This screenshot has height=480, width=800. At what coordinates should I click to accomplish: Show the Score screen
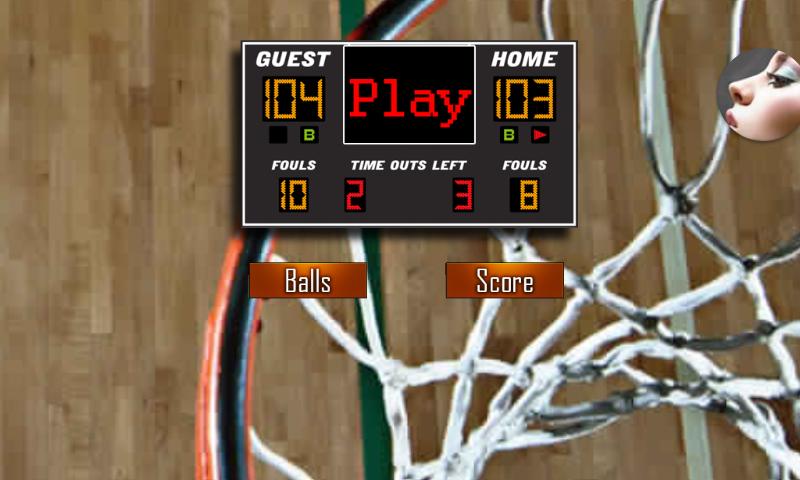pos(504,281)
